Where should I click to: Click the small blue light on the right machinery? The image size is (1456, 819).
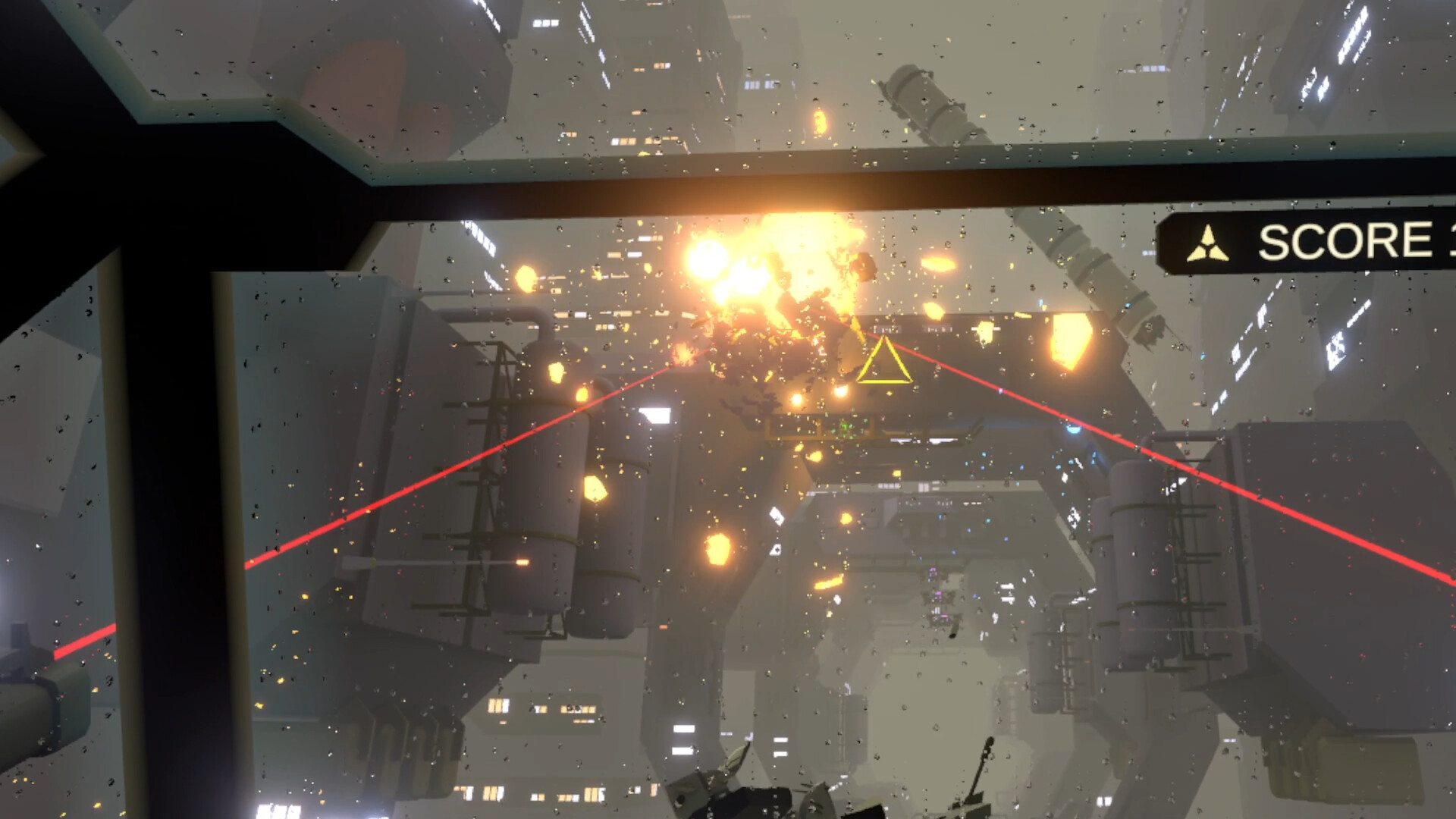(1073, 428)
